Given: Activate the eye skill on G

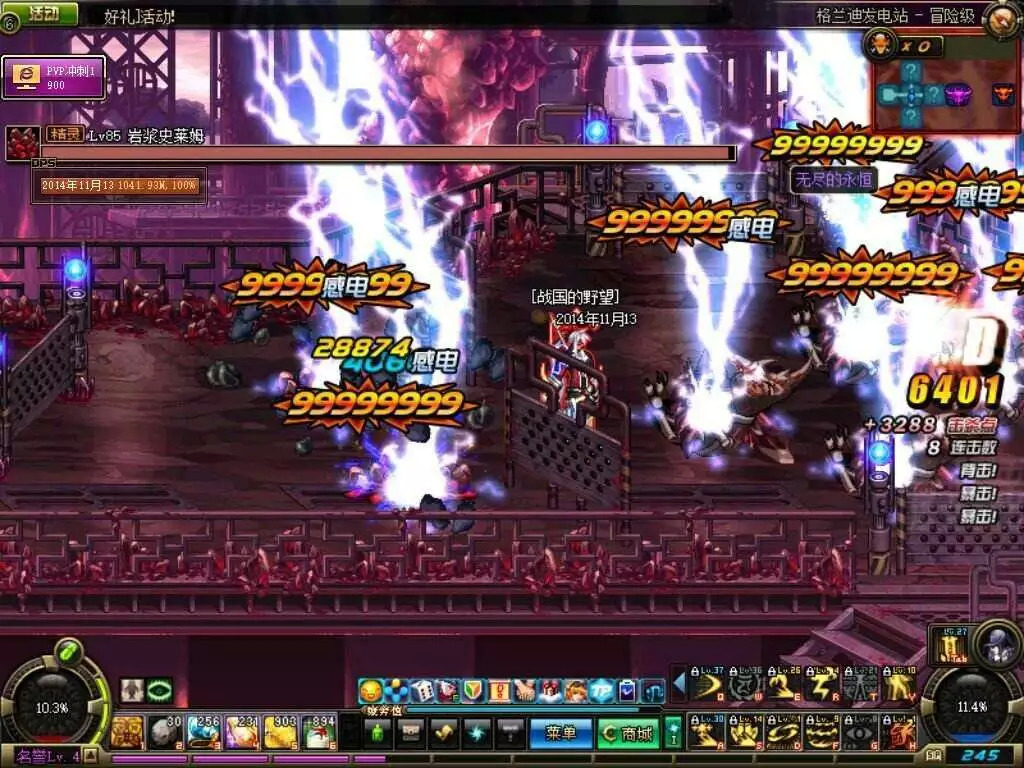Looking at the screenshot, I should [x=863, y=733].
